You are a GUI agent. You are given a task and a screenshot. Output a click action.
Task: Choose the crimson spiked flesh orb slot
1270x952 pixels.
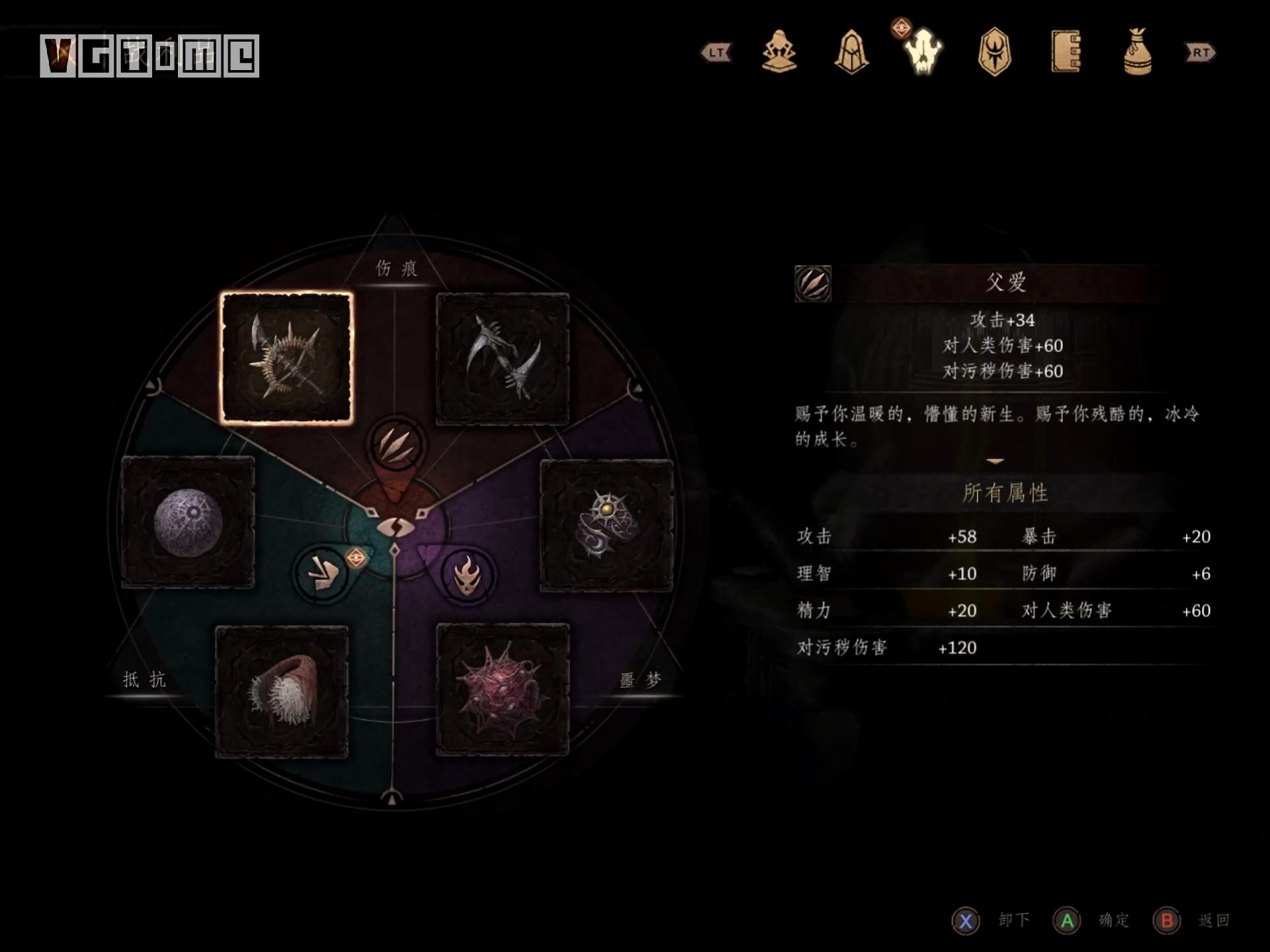(503, 690)
